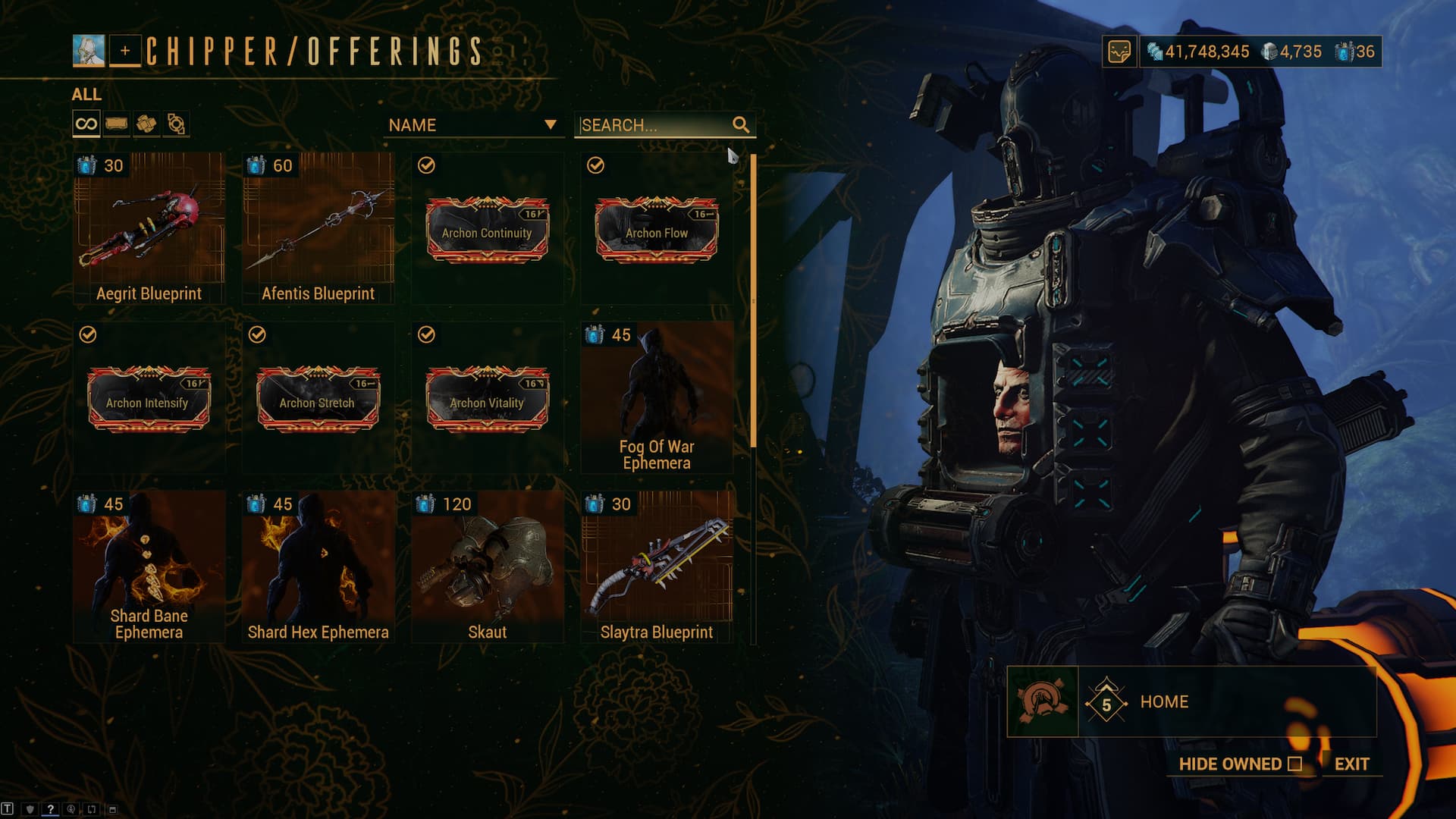Select the Skaut offering

click(487, 566)
